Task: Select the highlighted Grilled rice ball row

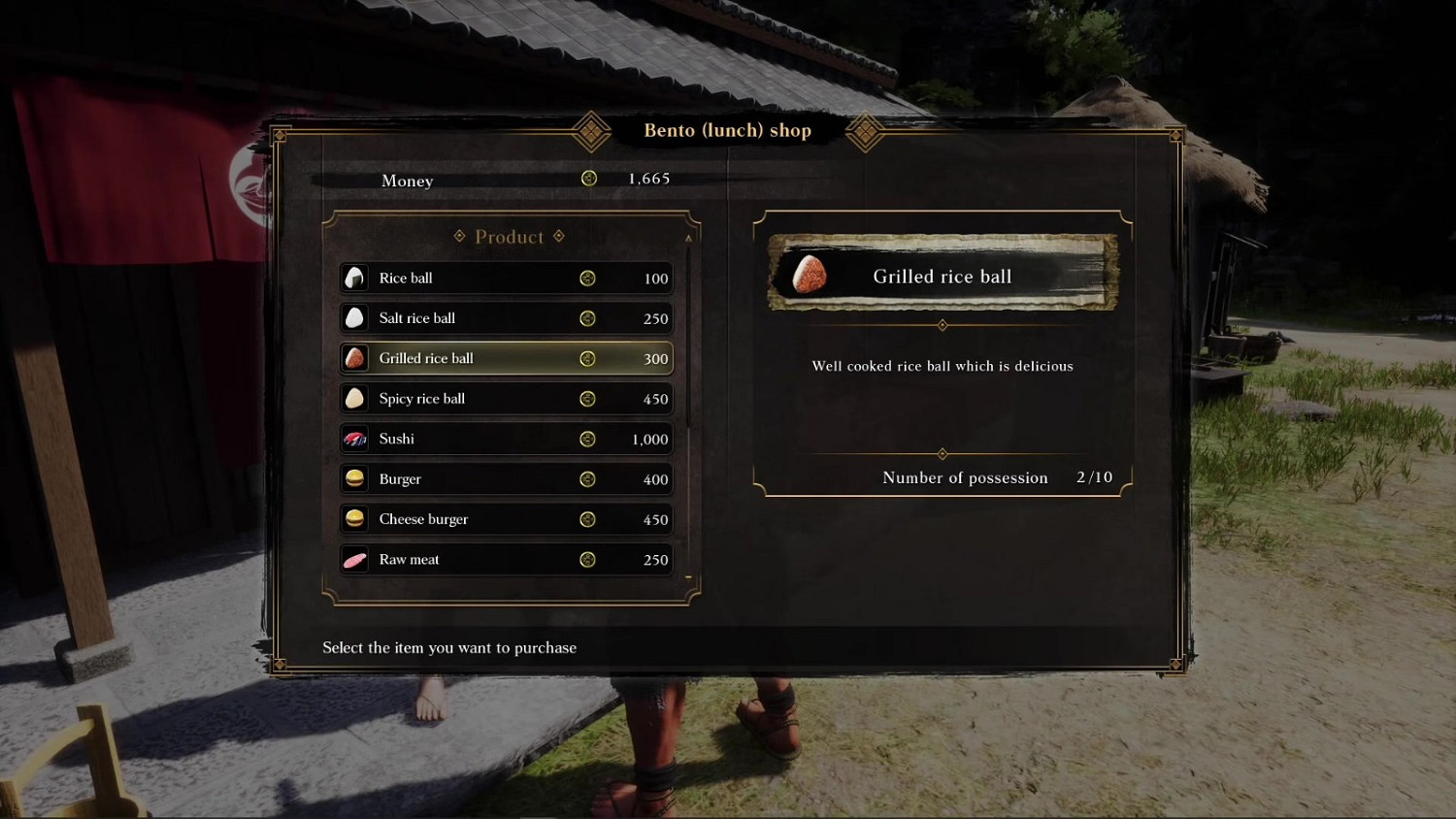Action: point(505,358)
